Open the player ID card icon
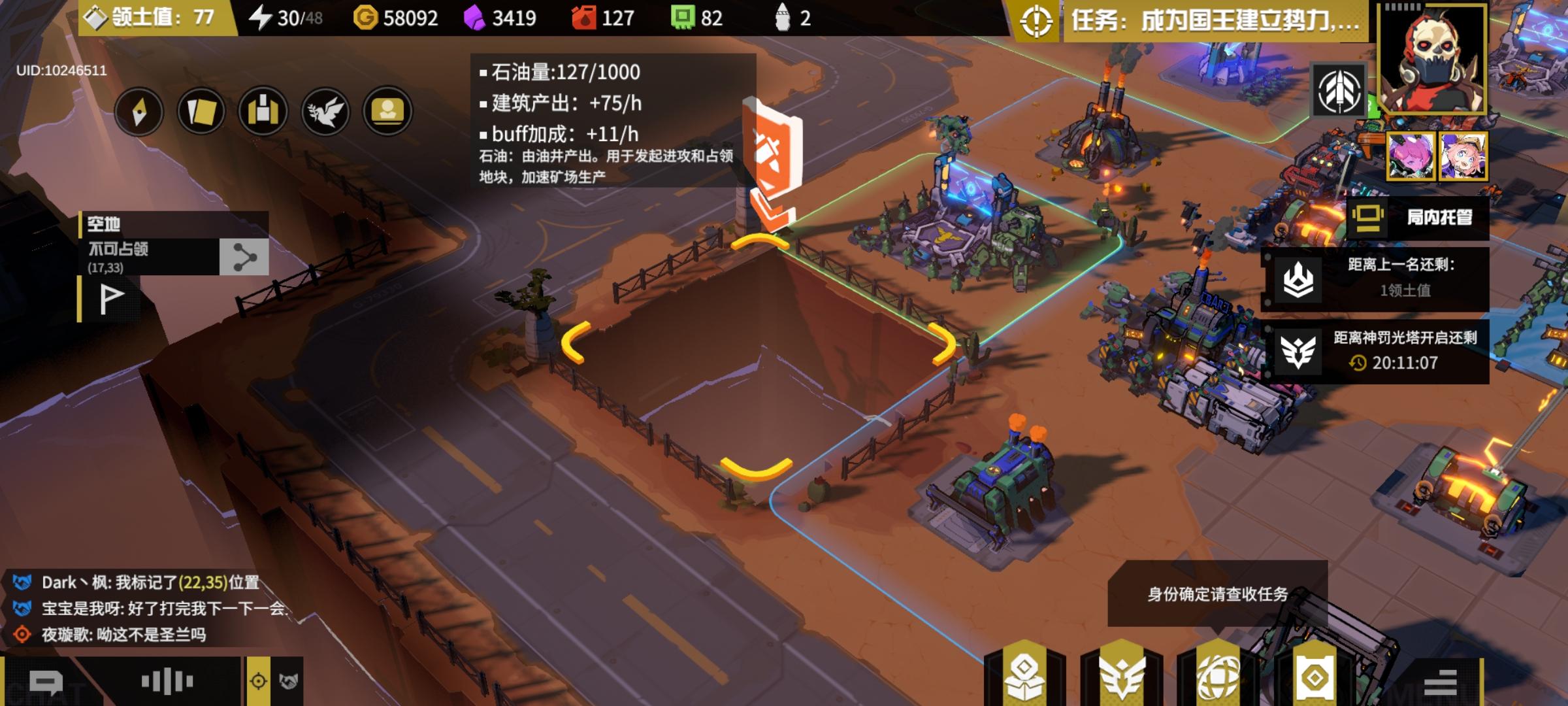The width and height of the screenshot is (1568, 706). pos(387,112)
